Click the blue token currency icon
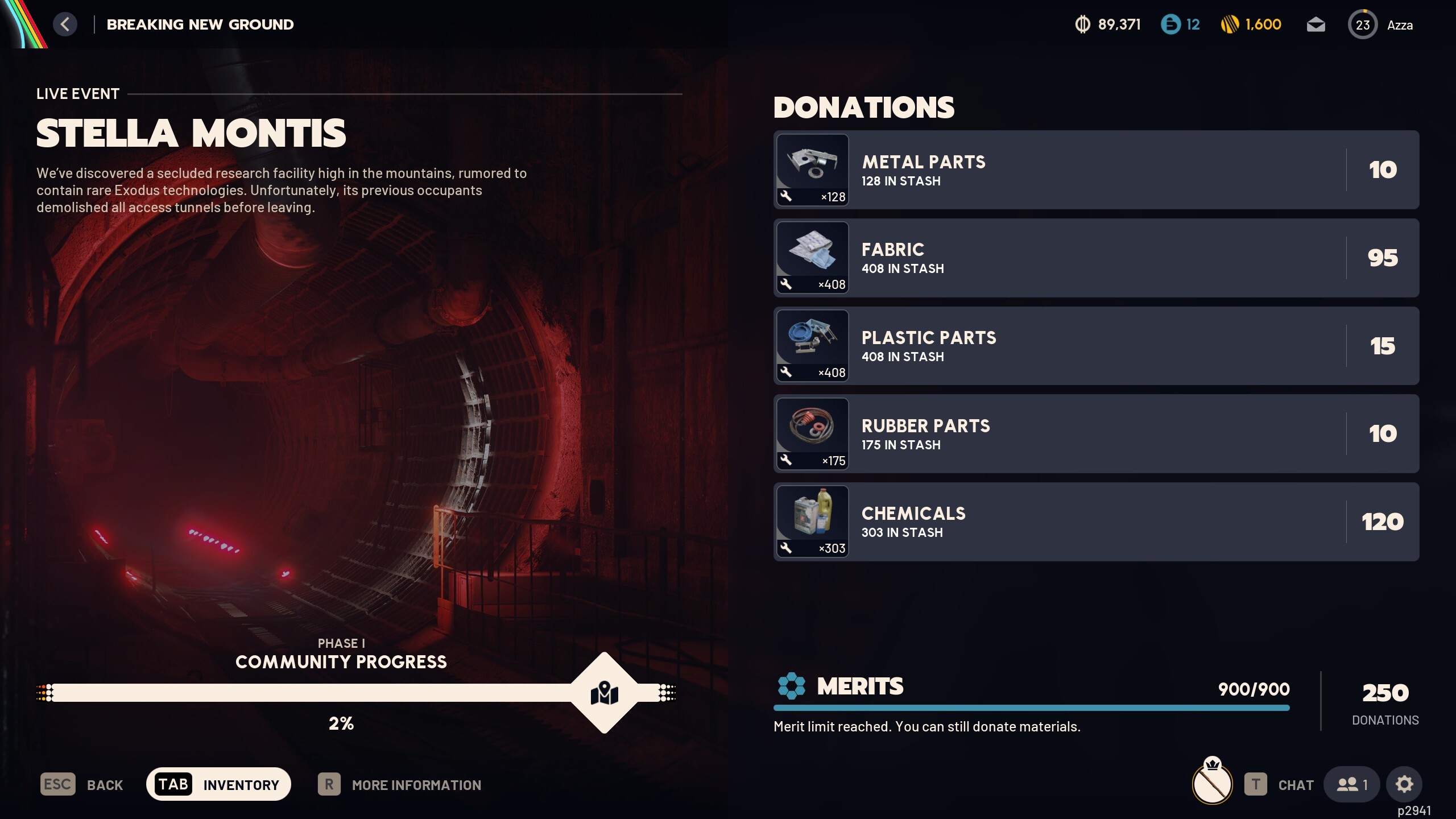This screenshot has height=819, width=1456. [x=1170, y=24]
